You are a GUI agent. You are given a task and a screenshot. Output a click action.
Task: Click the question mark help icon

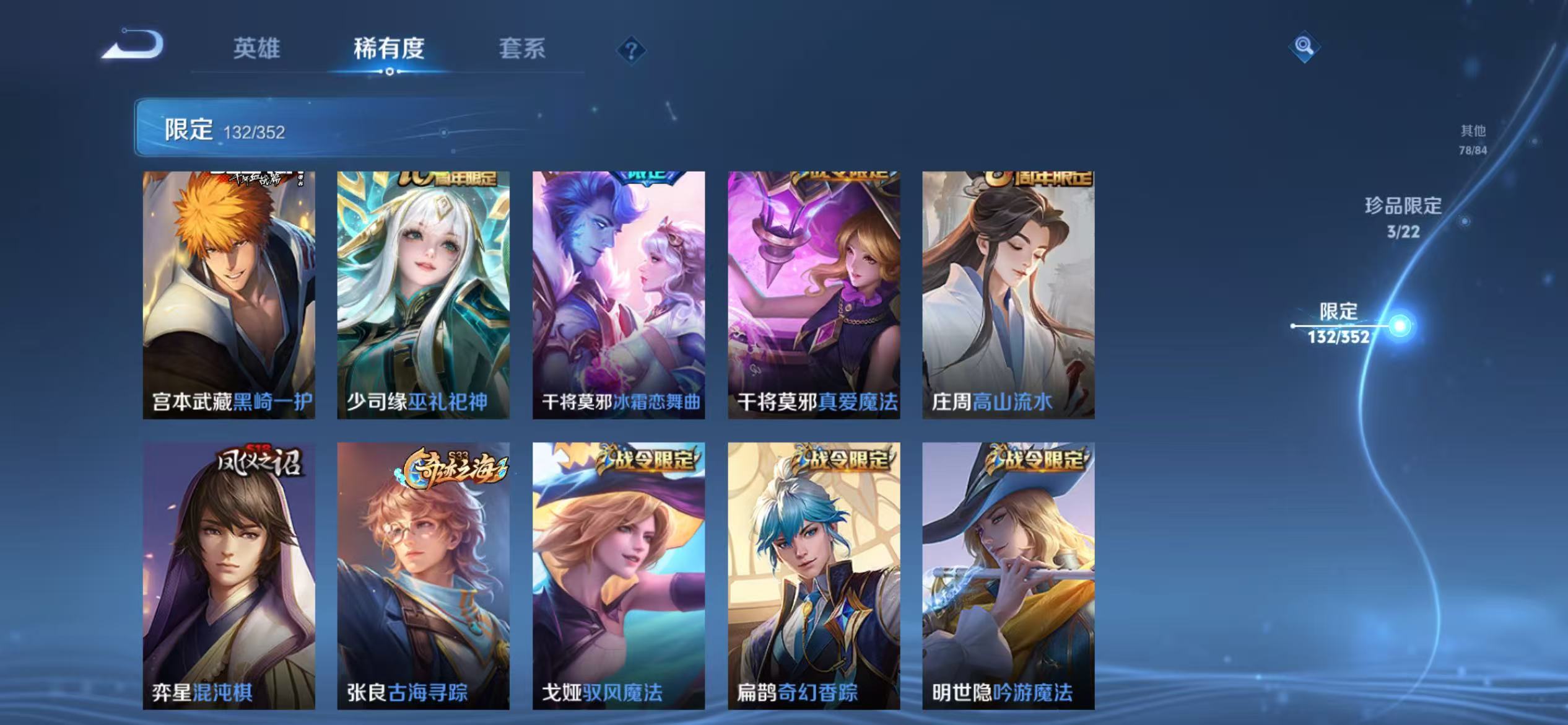point(630,51)
